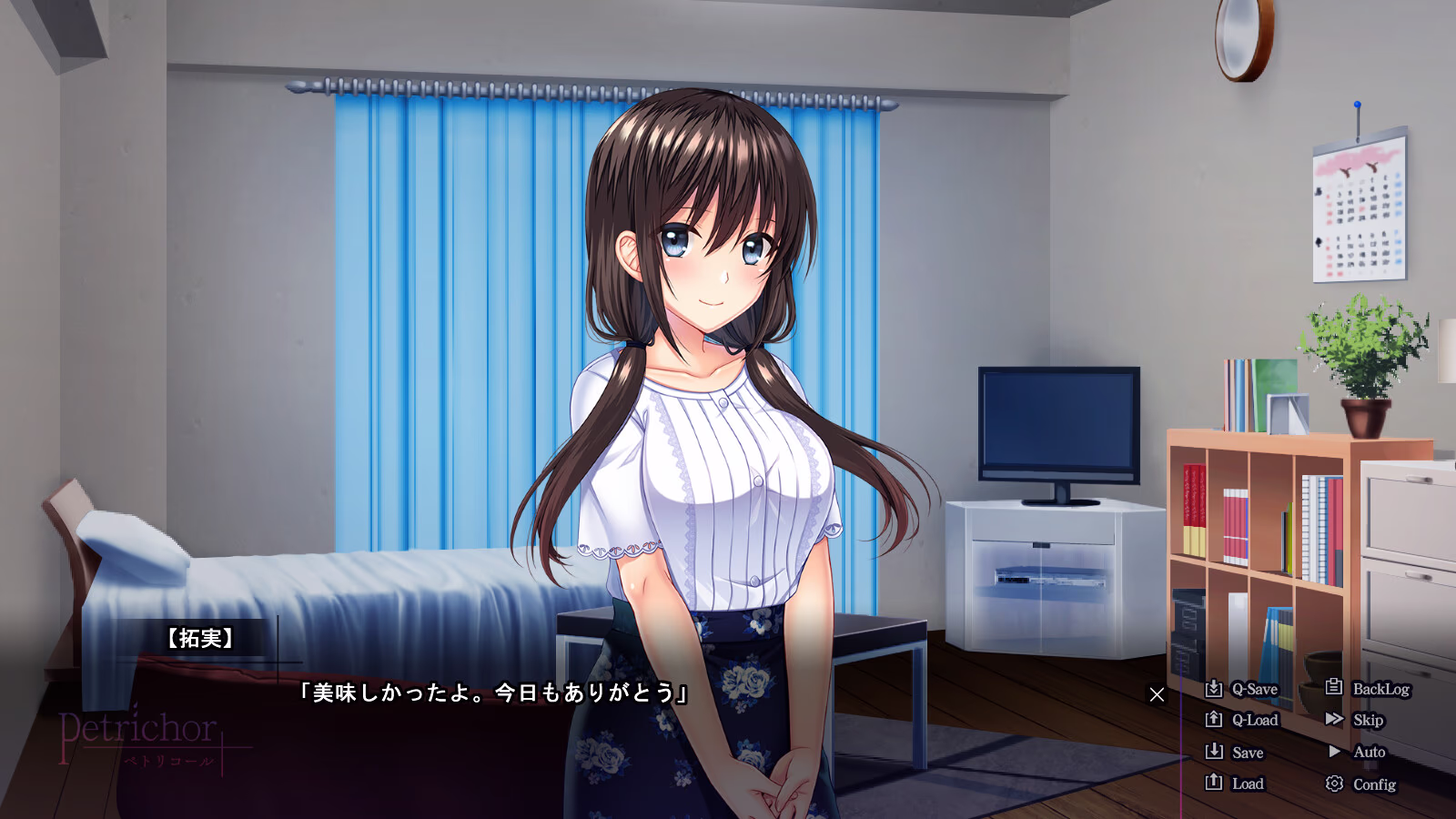Screen dimensions: 1456x819
Task: Select the Q-Save quick save icon
Action: pos(1215,689)
